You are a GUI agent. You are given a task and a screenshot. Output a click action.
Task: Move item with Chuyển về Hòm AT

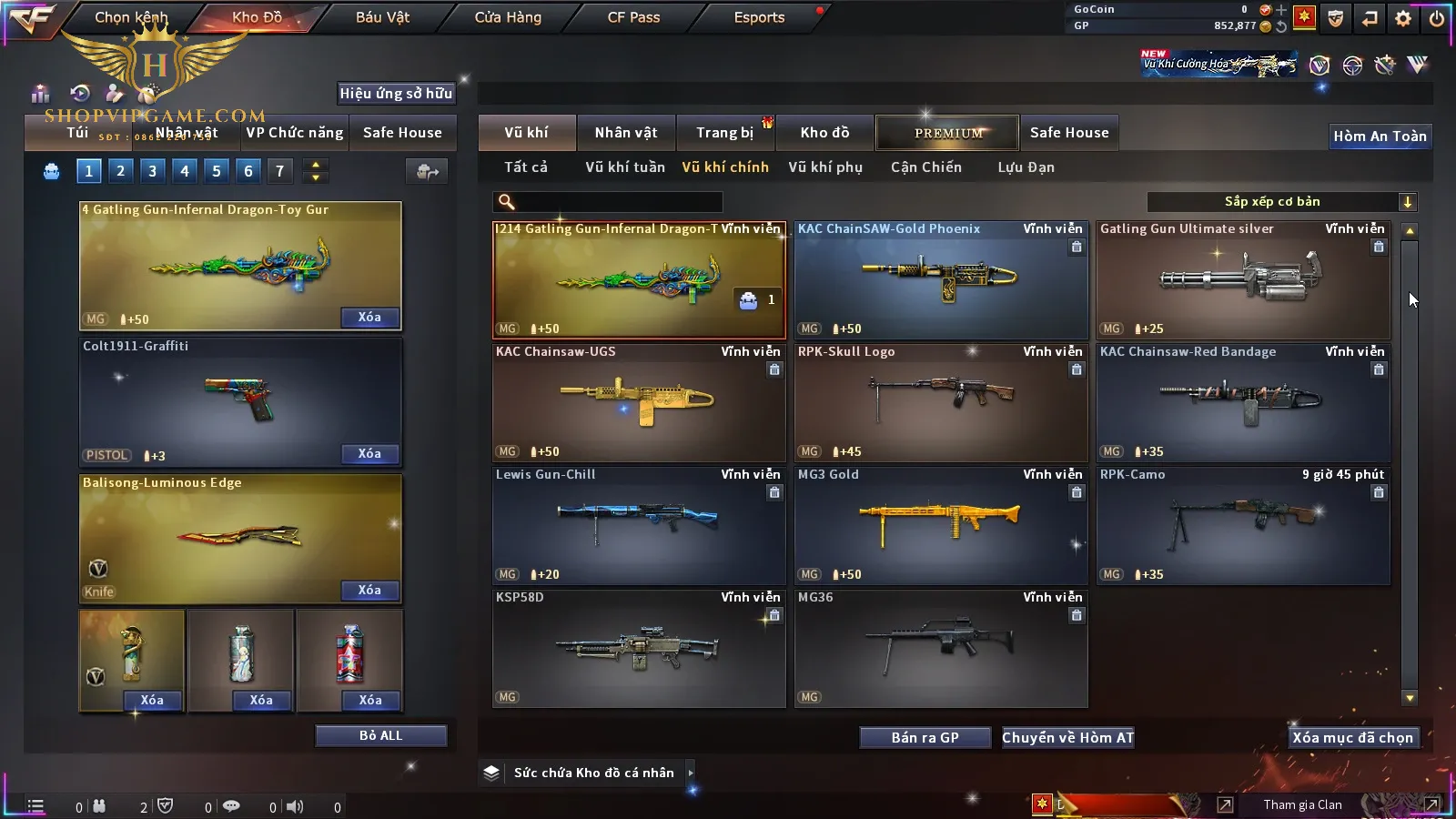point(1067,738)
